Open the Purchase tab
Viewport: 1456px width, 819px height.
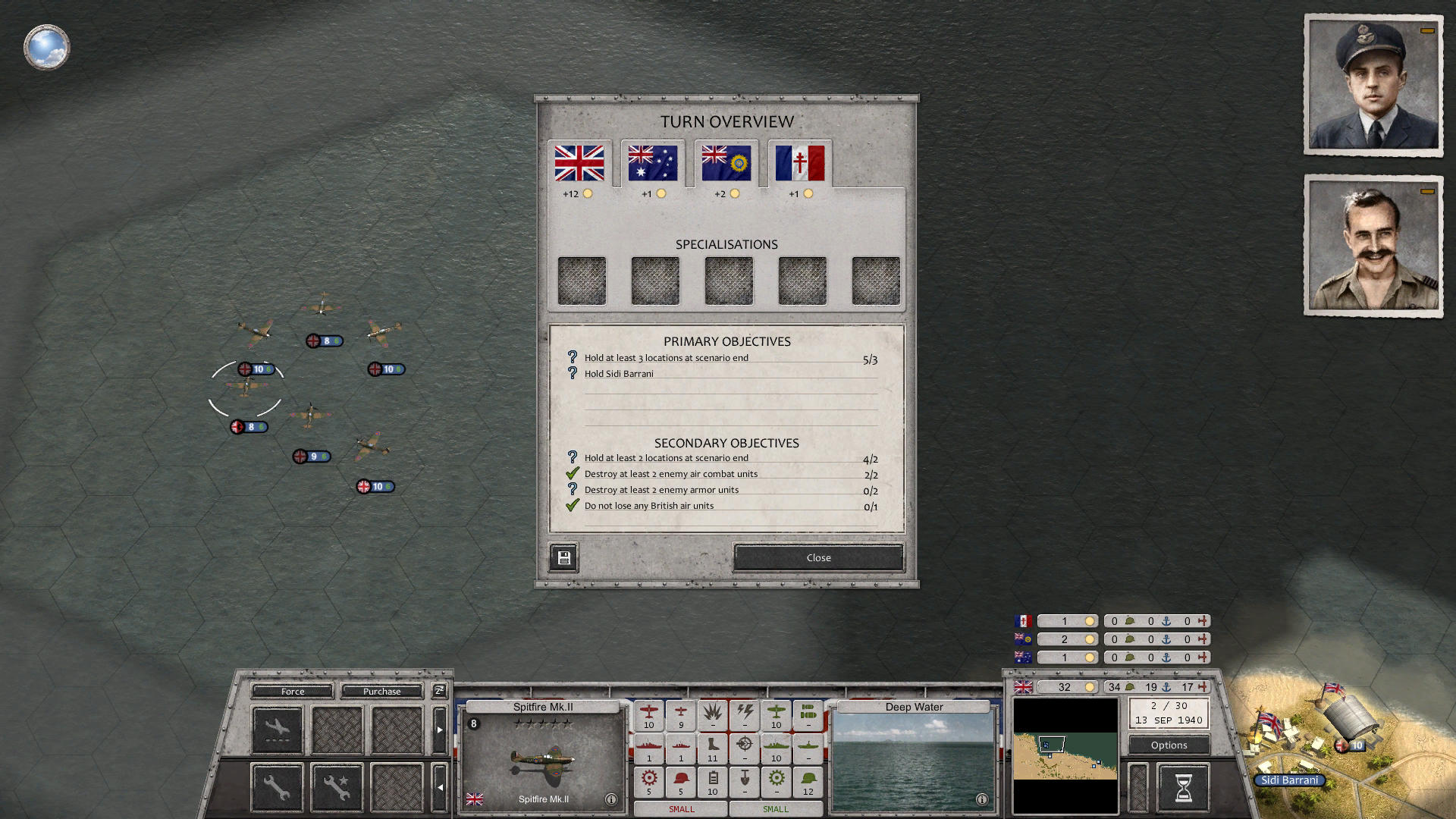pos(382,691)
